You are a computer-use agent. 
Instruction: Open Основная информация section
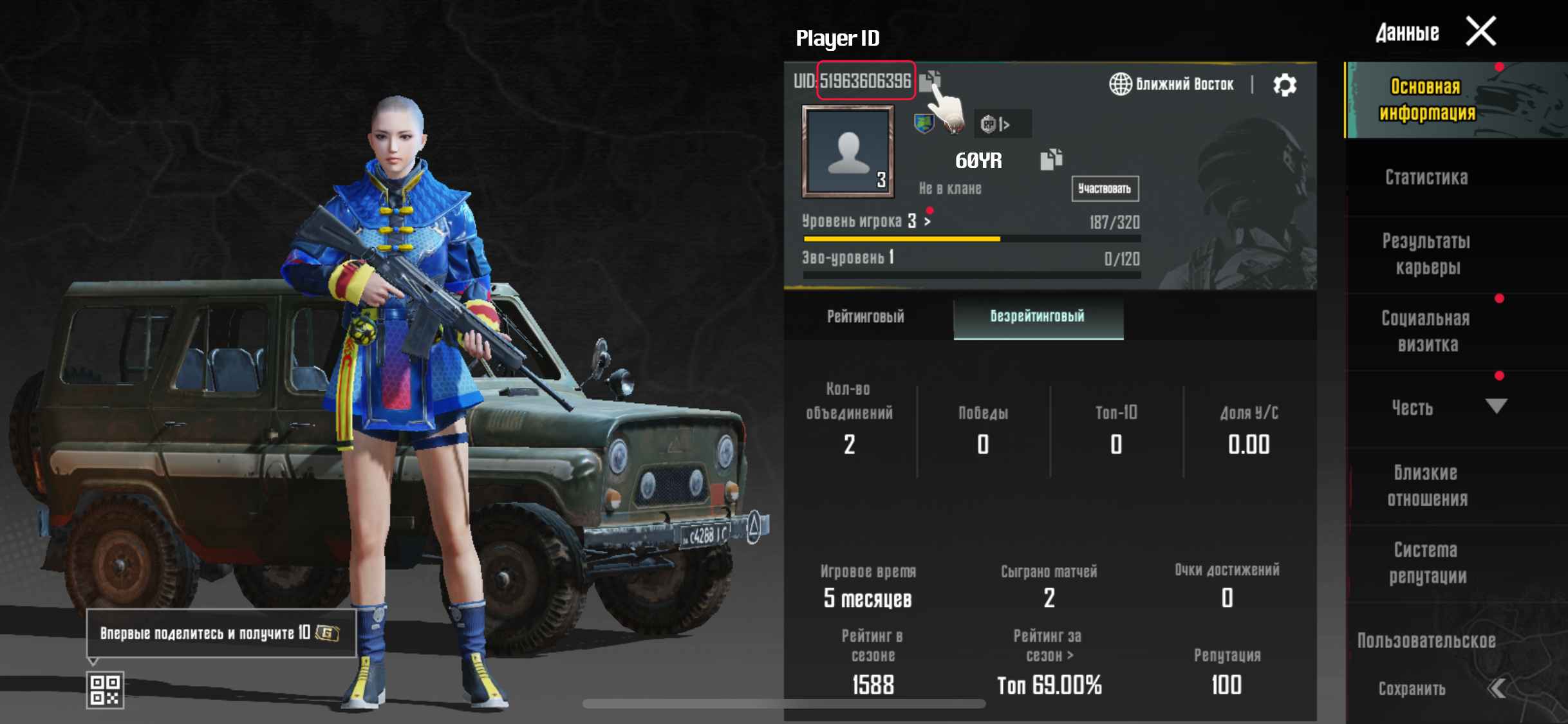pos(1426,100)
